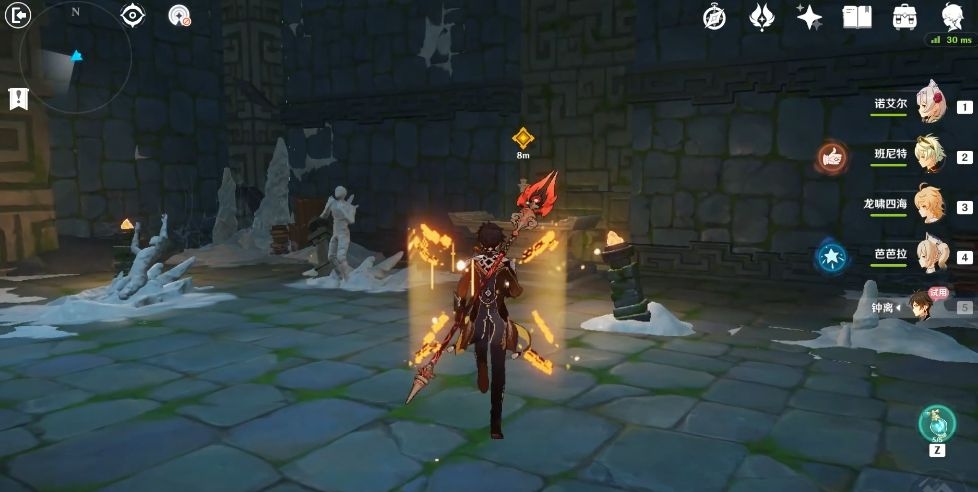Switch to party member 诺艾尔
The height and width of the screenshot is (492, 978).
coord(930,104)
